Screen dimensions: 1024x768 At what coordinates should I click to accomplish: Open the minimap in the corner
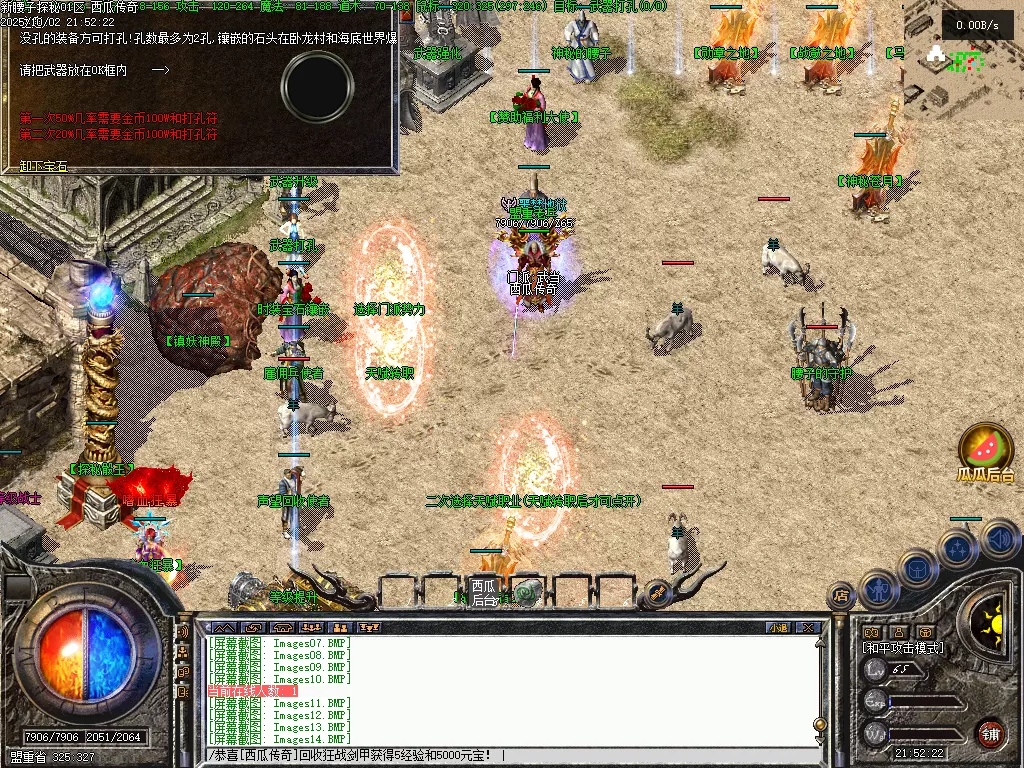point(962,60)
